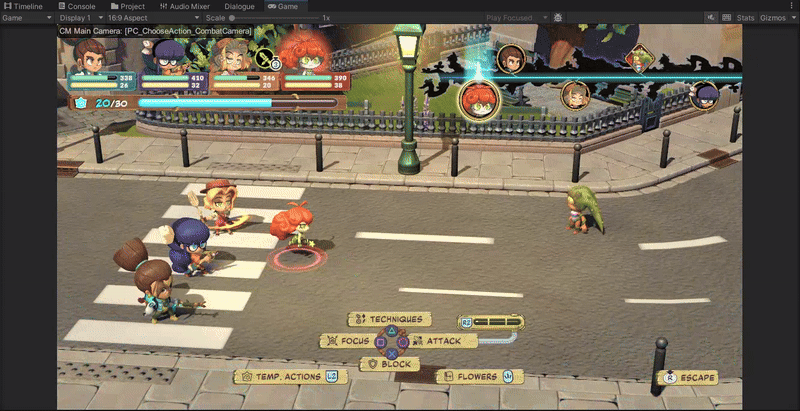Toggle the Gizmos button

click(776, 18)
